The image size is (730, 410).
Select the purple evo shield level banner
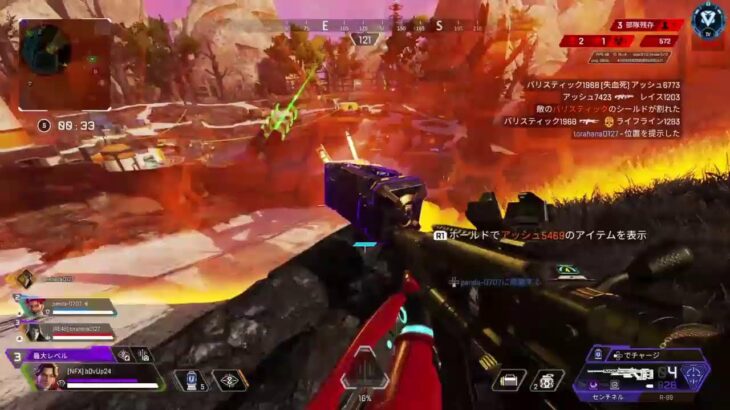[60, 355]
